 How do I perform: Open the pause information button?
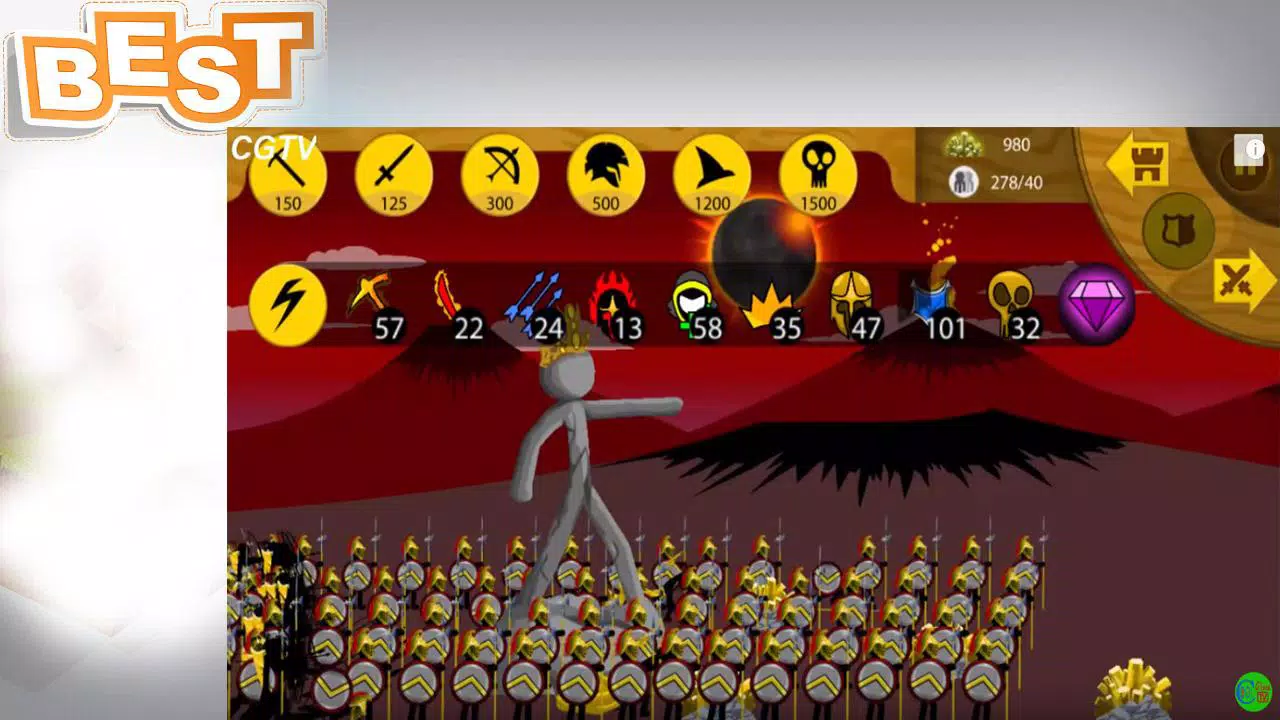tap(1251, 150)
